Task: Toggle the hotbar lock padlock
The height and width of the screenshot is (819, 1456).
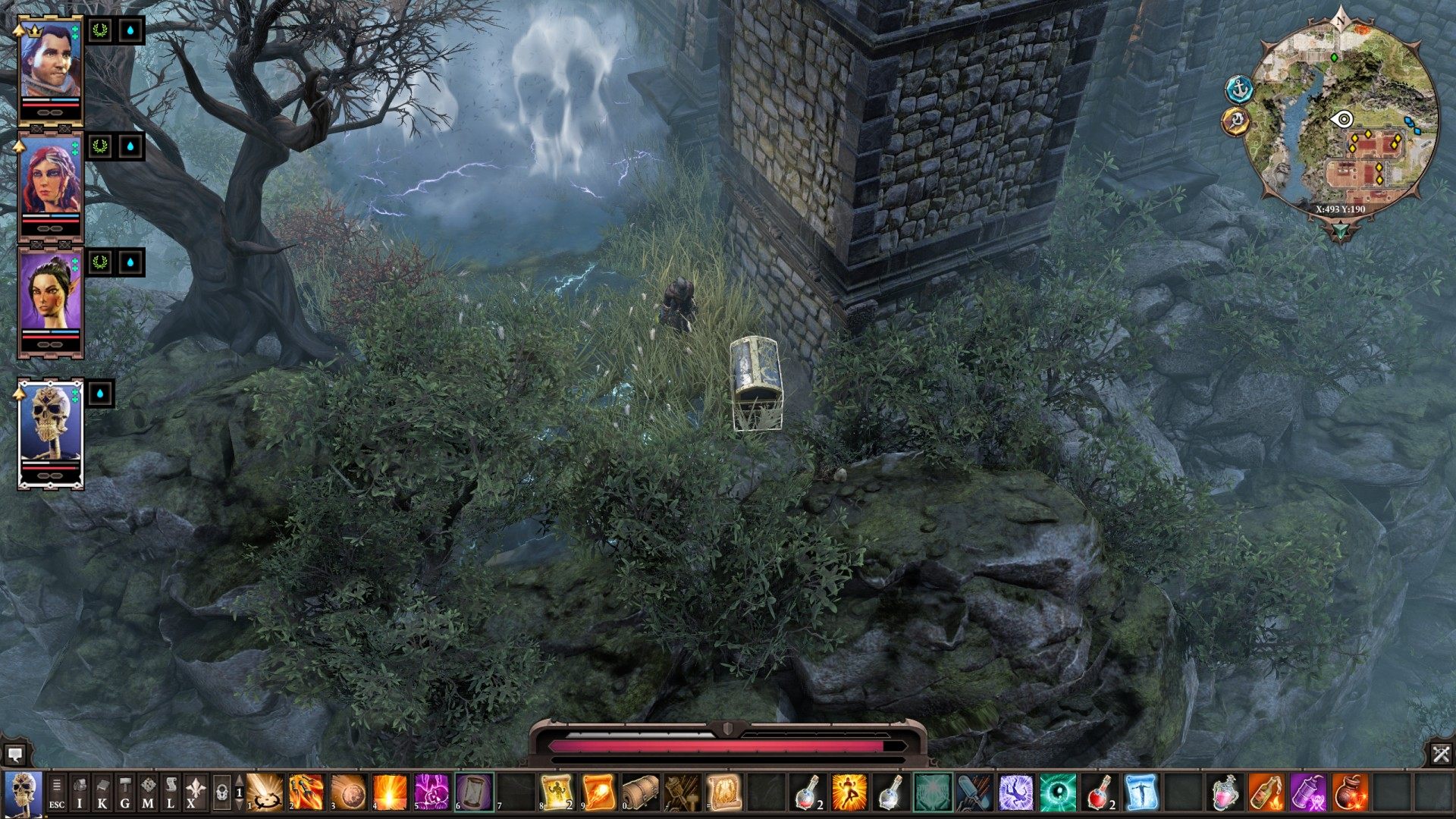Action: pos(221,794)
